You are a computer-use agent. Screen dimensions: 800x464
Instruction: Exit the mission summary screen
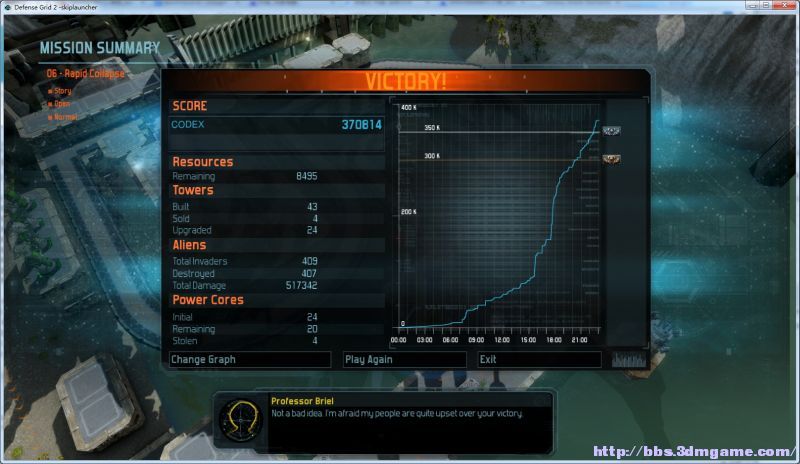[539, 359]
